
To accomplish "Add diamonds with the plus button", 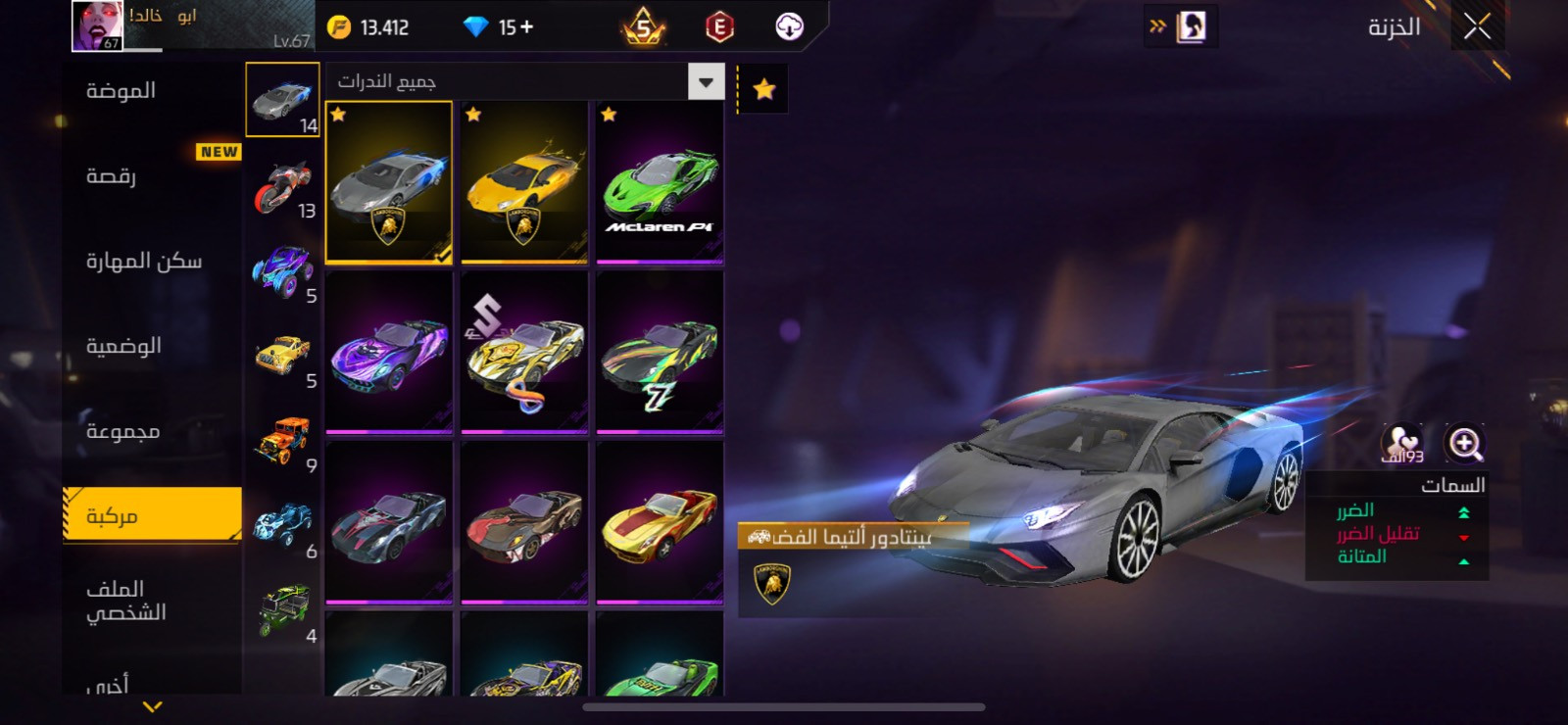I will coord(526,27).
